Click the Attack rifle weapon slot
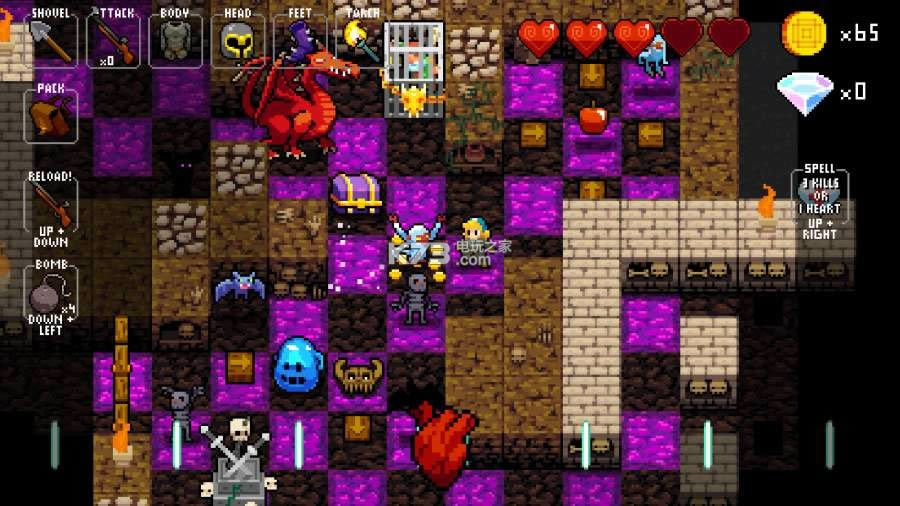900x506 pixels. (x=113, y=40)
